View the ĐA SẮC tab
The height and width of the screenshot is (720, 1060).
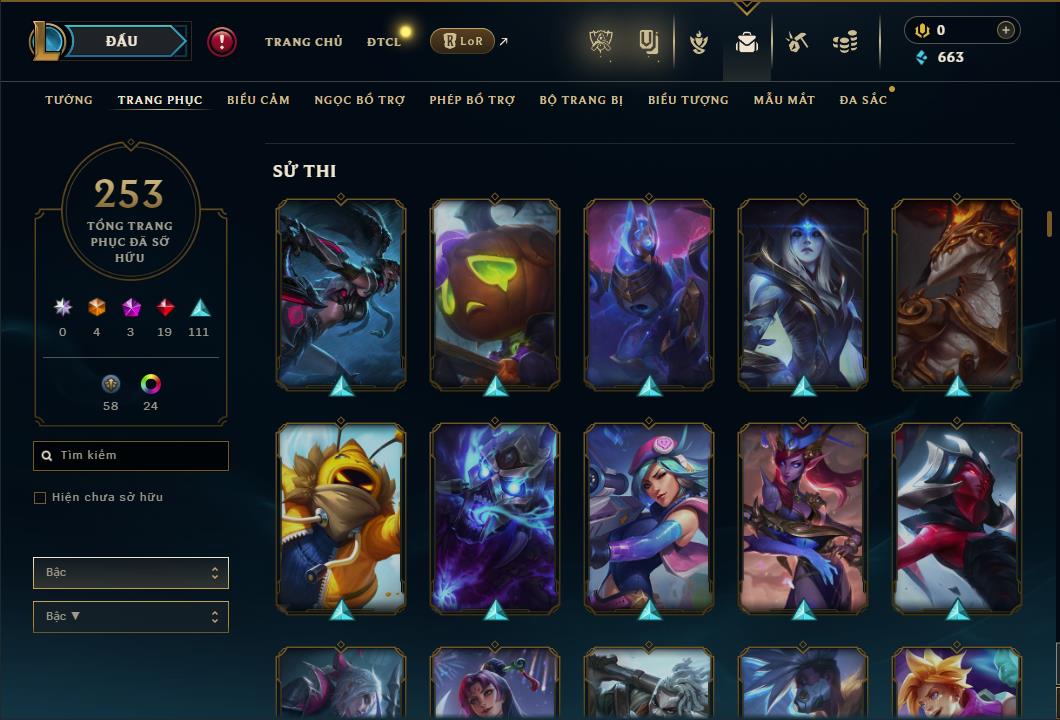[863, 100]
